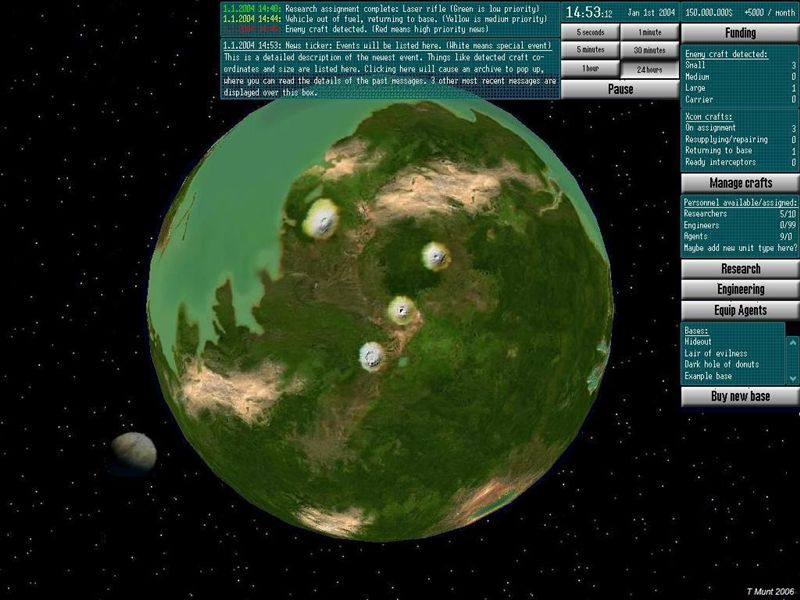
Task: Choose the Lair of evilness base
Action: (x=711, y=353)
